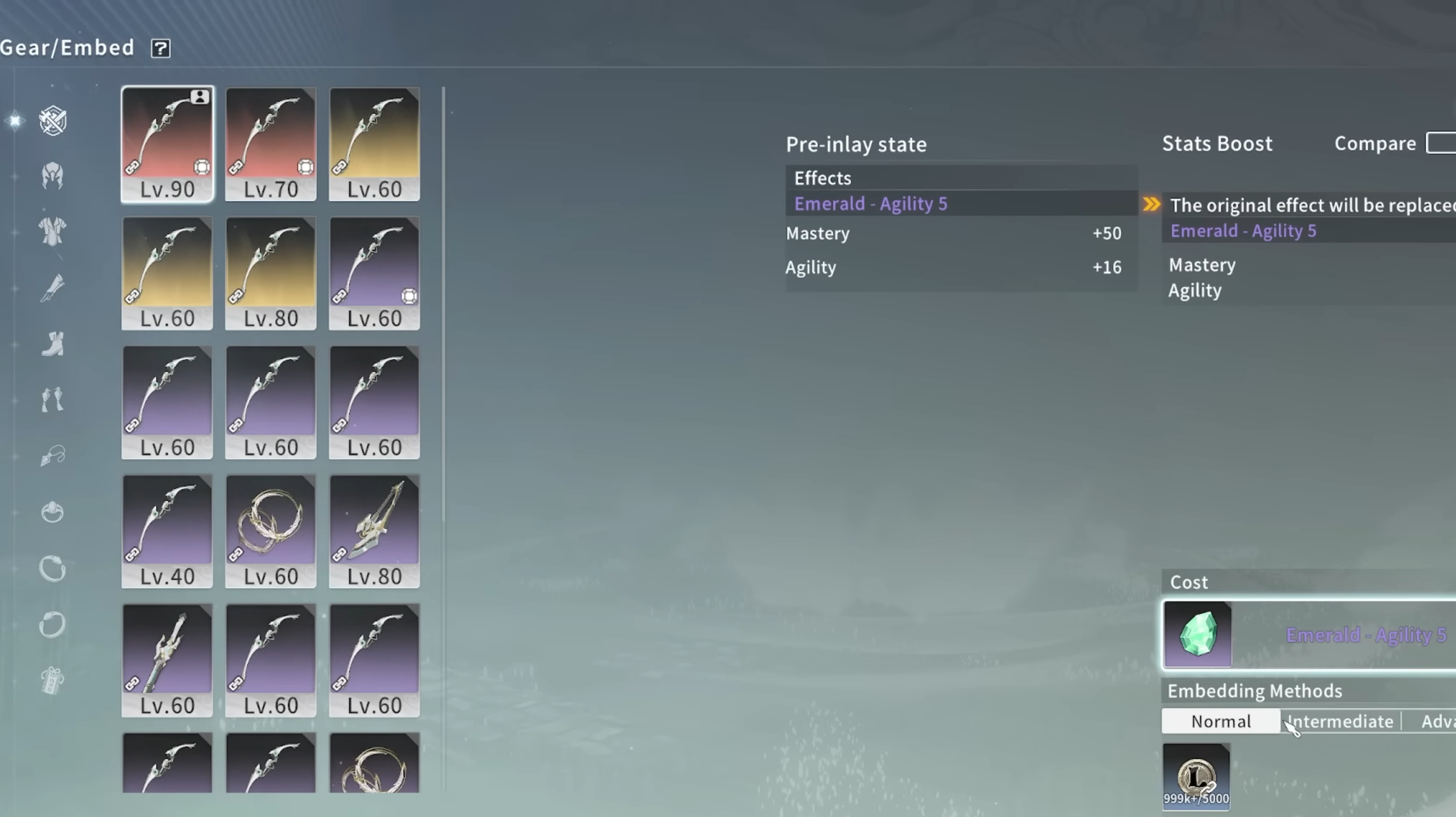Choose the Lv.40 bow slot

coord(168,531)
